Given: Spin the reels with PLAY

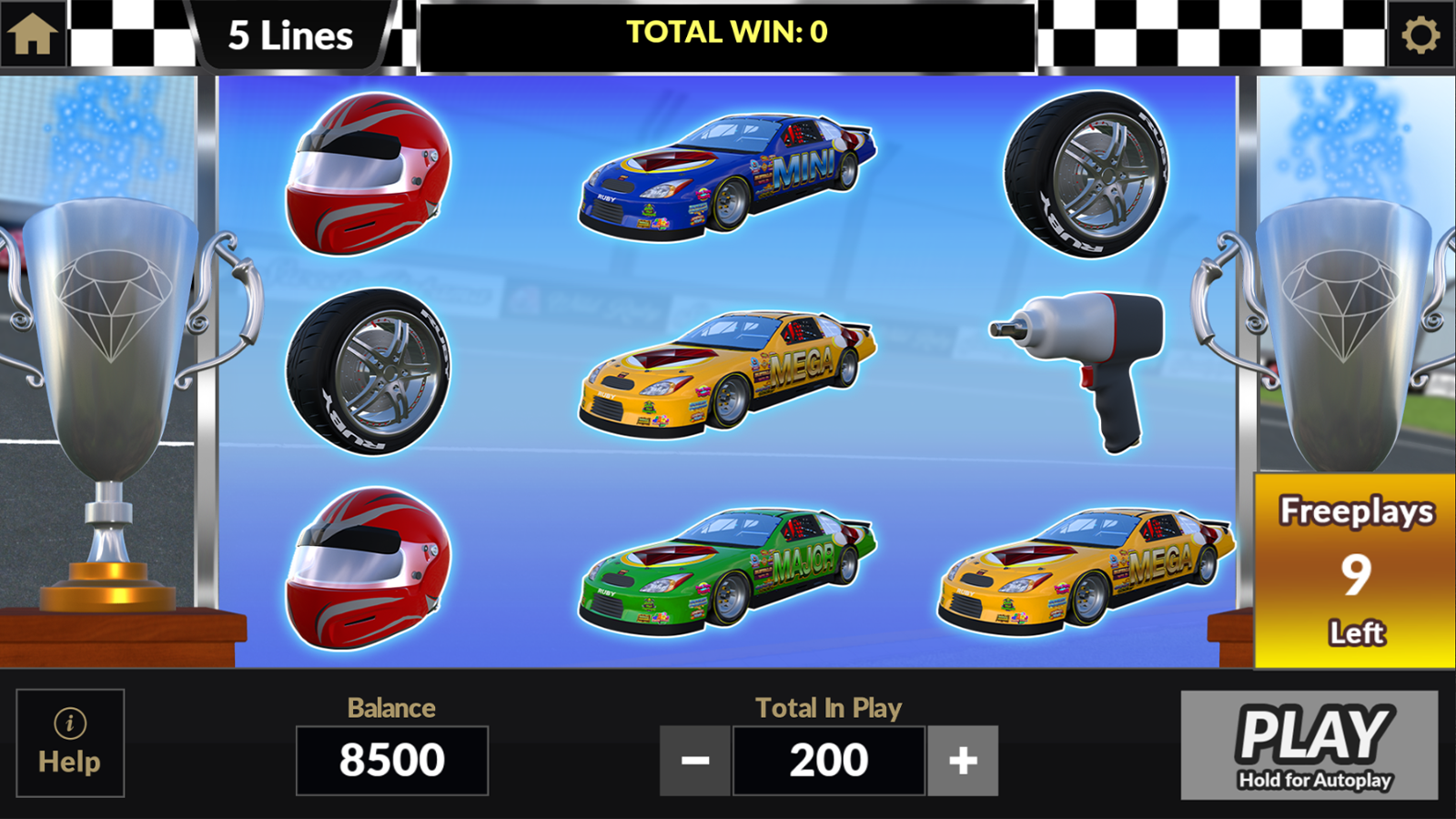Looking at the screenshot, I should click(1309, 744).
